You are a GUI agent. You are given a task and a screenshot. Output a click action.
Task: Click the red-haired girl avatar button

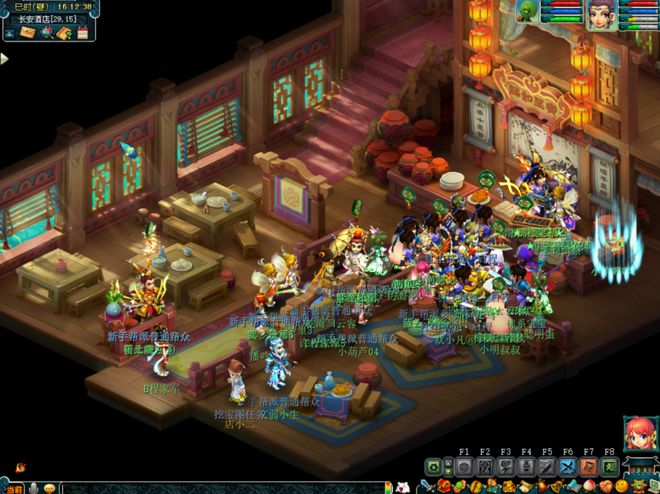point(635,435)
